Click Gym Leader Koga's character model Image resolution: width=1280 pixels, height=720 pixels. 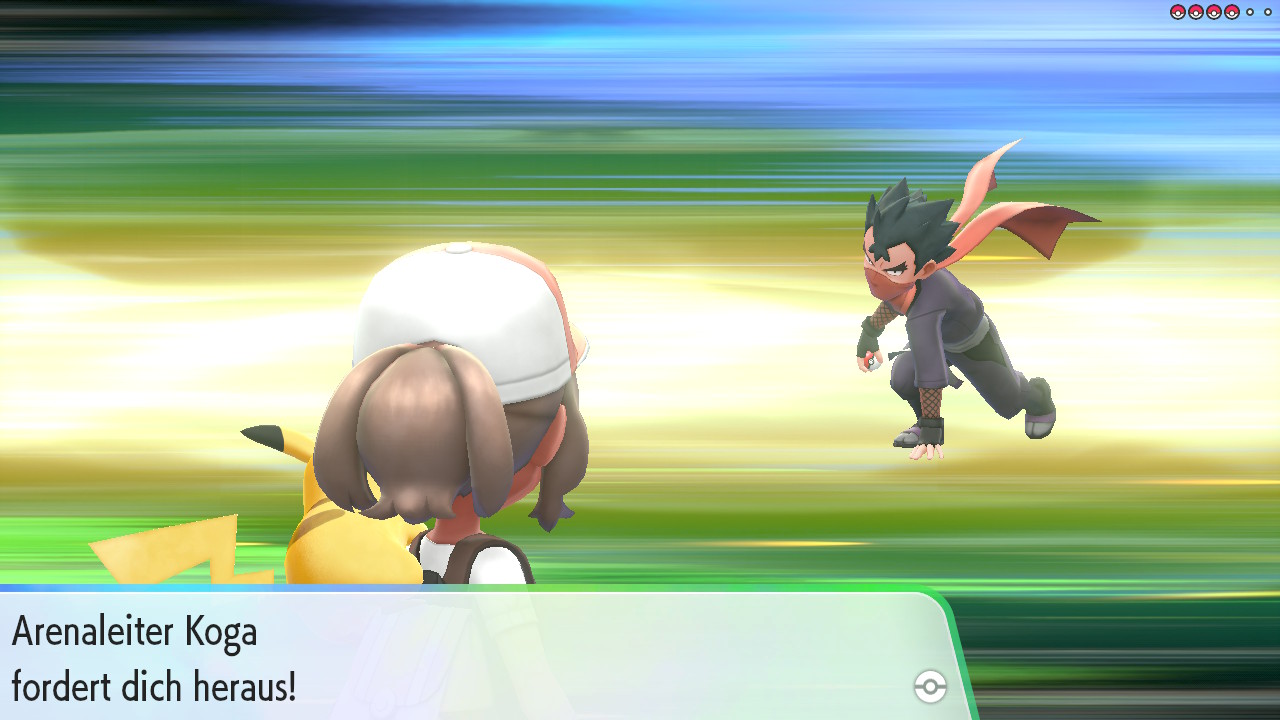[x=950, y=310]
